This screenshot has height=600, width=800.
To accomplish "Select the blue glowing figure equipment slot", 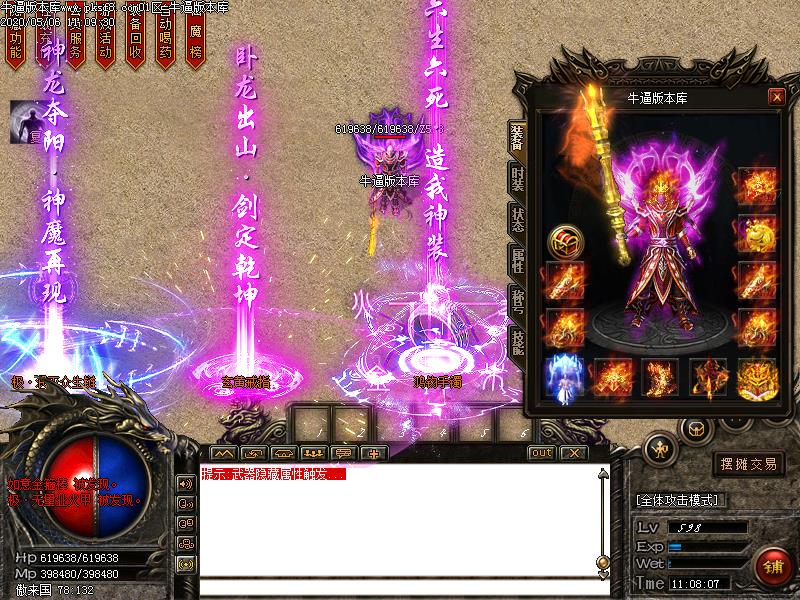I will (x=563, y=377).
